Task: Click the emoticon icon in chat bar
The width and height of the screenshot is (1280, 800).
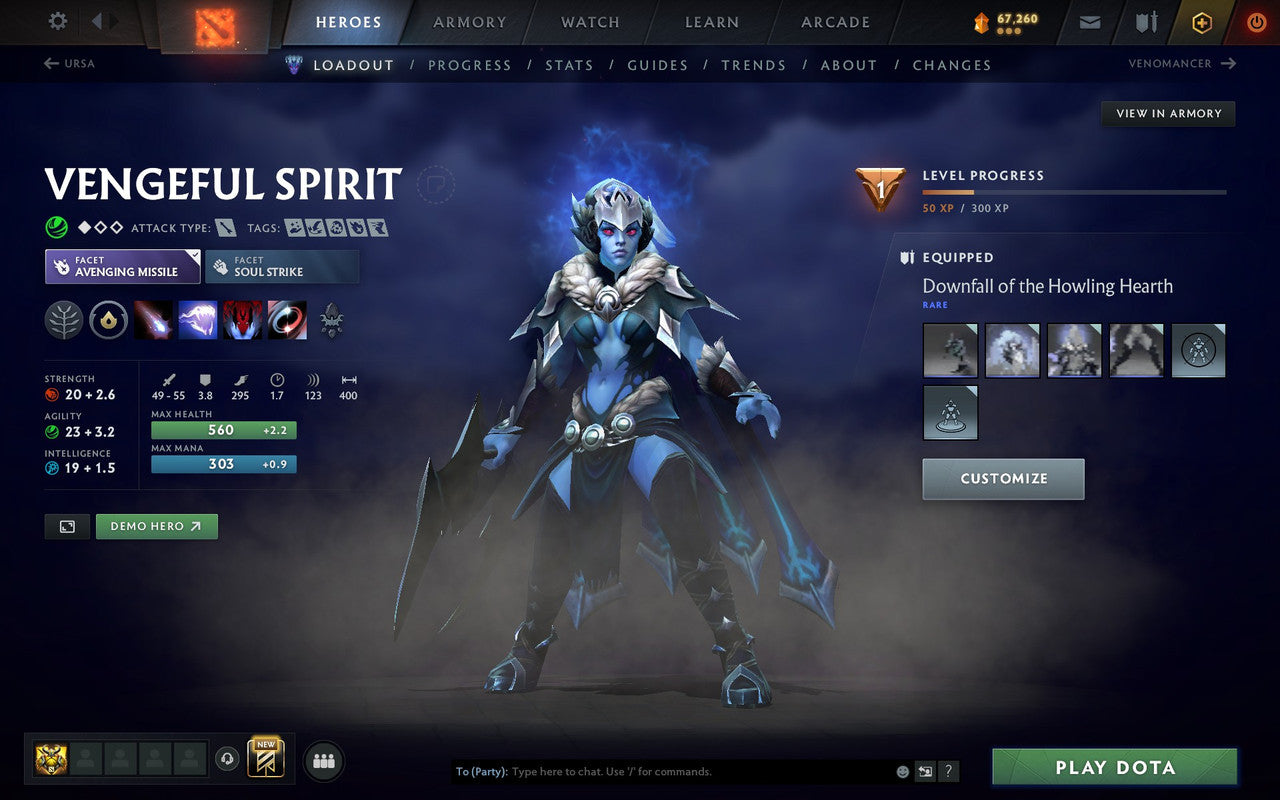Action: [x=902, y=770]
